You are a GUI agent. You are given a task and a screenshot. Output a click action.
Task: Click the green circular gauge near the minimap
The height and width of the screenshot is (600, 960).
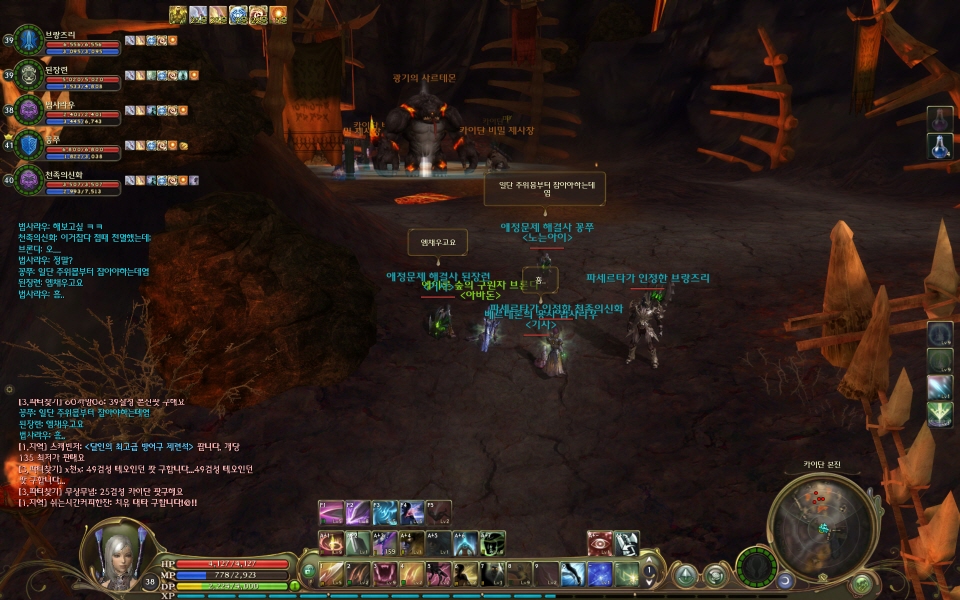755,568
